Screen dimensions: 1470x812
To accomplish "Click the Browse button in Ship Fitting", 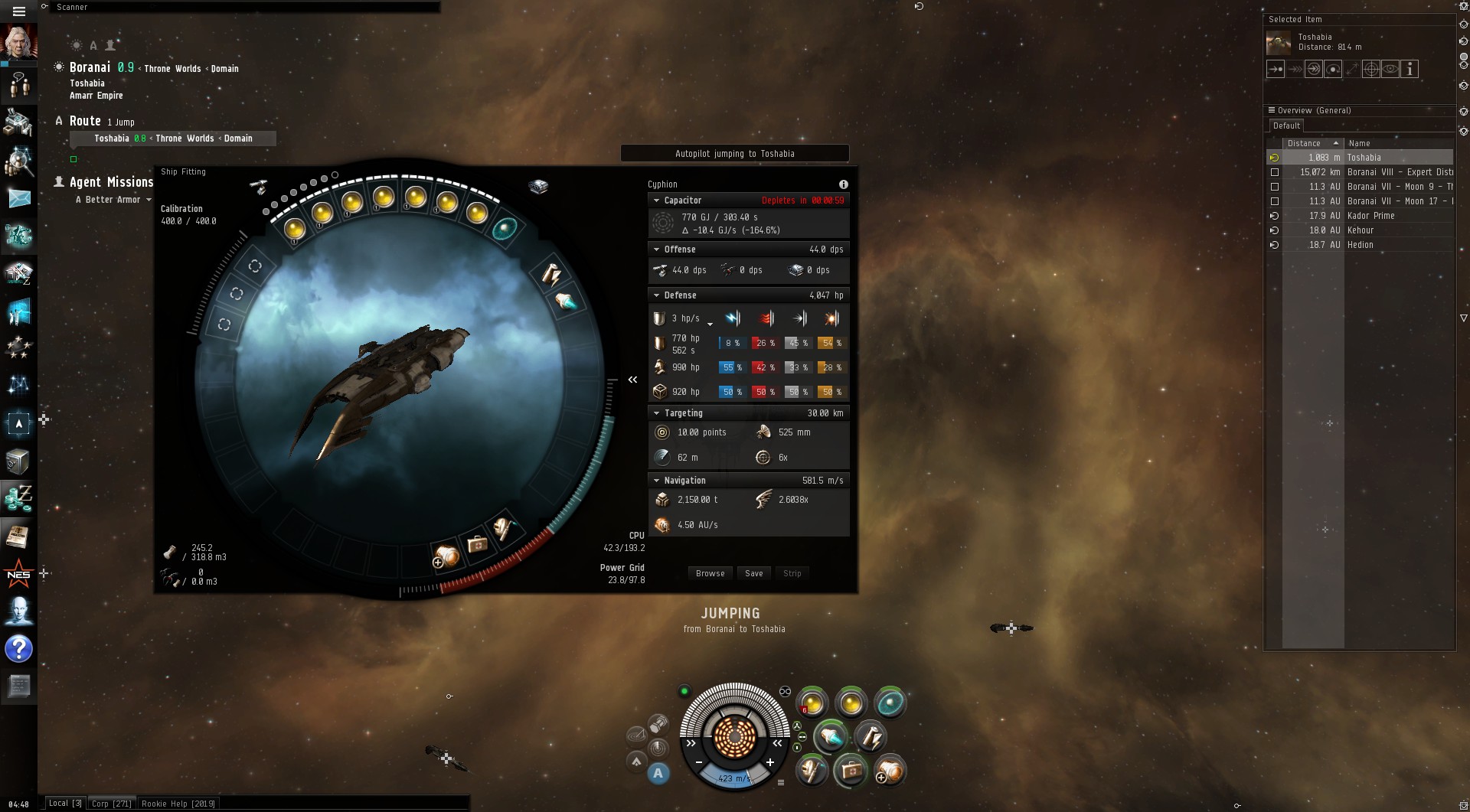I will (710, 573).
